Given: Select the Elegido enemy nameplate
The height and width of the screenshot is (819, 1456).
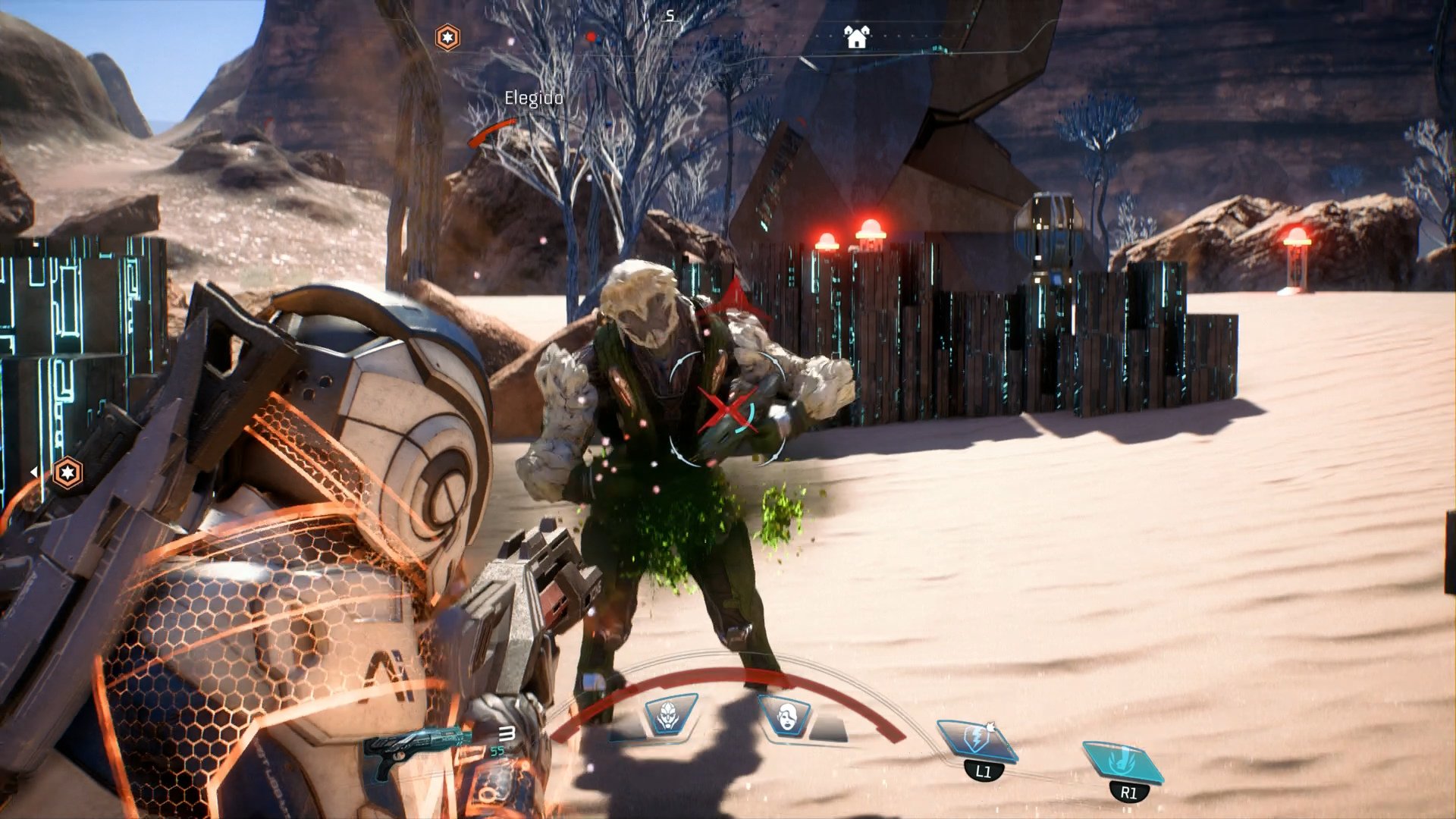Looking at the screenshot, I should [533, 97].
